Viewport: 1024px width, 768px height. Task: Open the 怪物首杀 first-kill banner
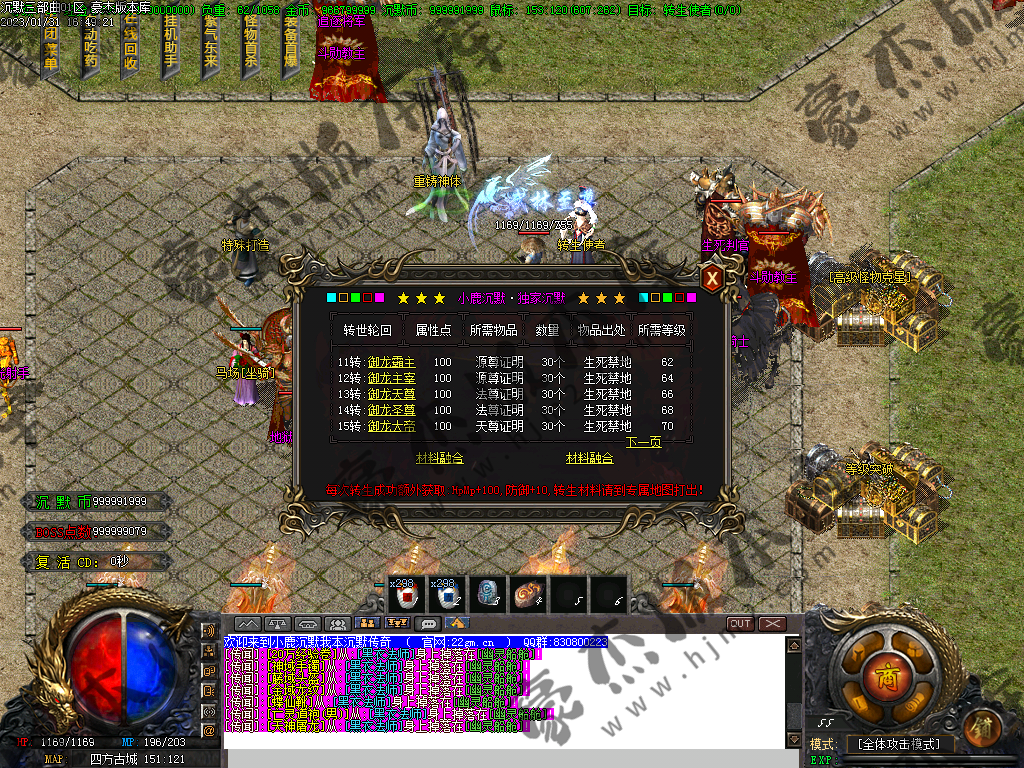(x=250, y=45)
